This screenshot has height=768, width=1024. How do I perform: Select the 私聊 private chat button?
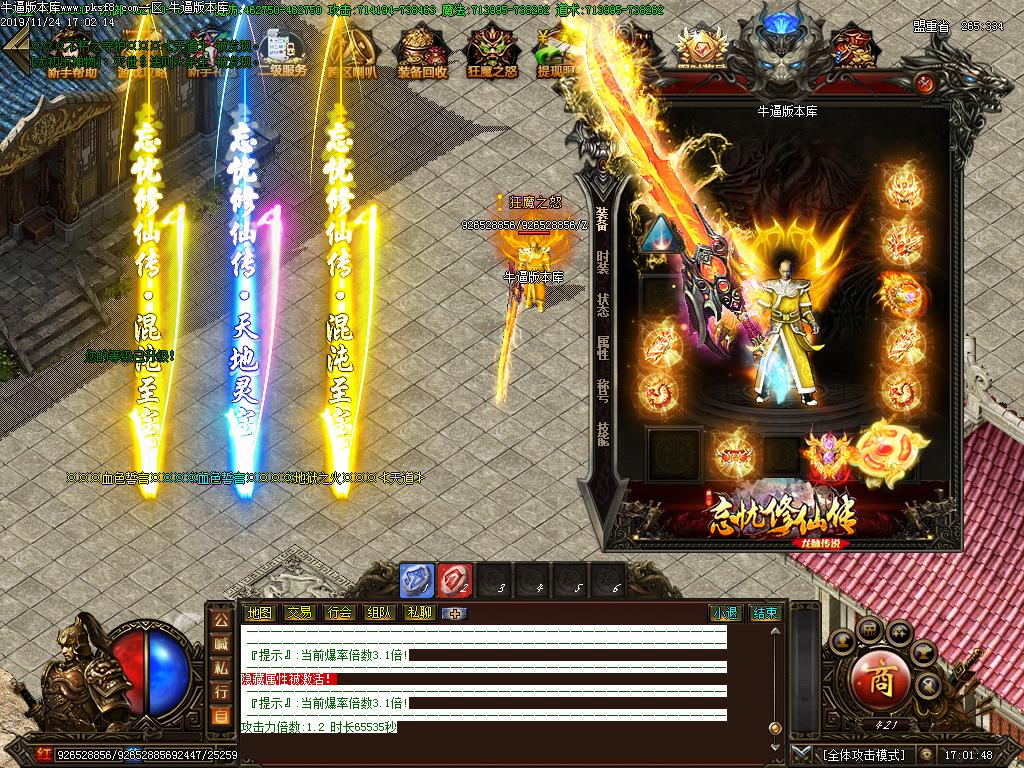coord(419,613)
